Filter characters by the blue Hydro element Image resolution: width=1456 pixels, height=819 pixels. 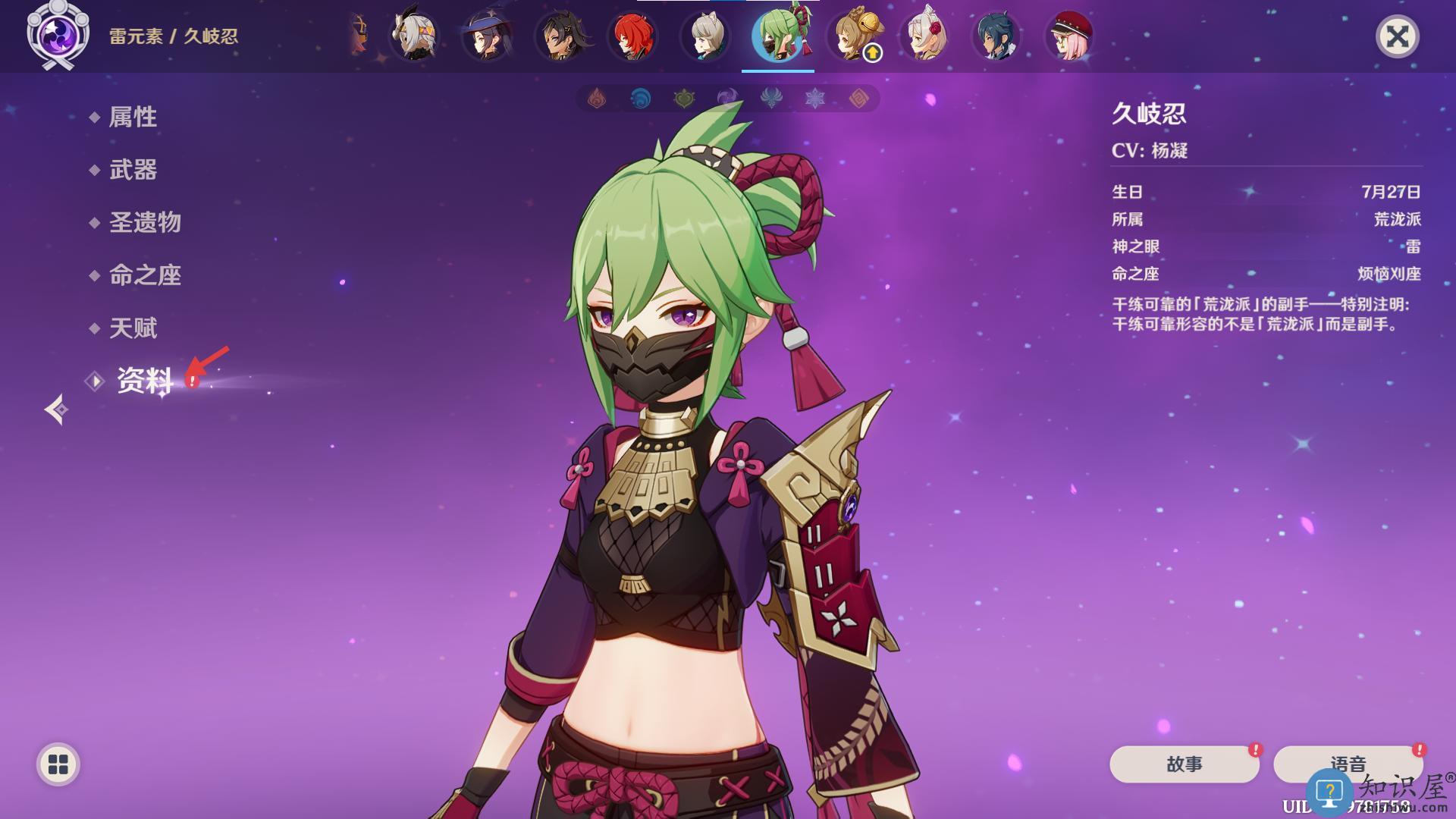point(641,99)
